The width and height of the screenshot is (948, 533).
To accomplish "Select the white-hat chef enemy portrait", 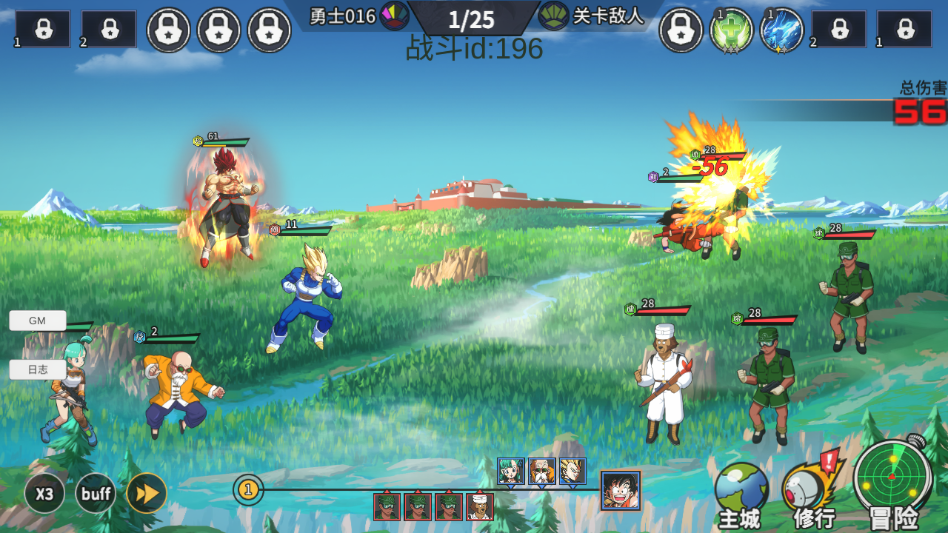I will pyautogui.click(x=480, y=506).
